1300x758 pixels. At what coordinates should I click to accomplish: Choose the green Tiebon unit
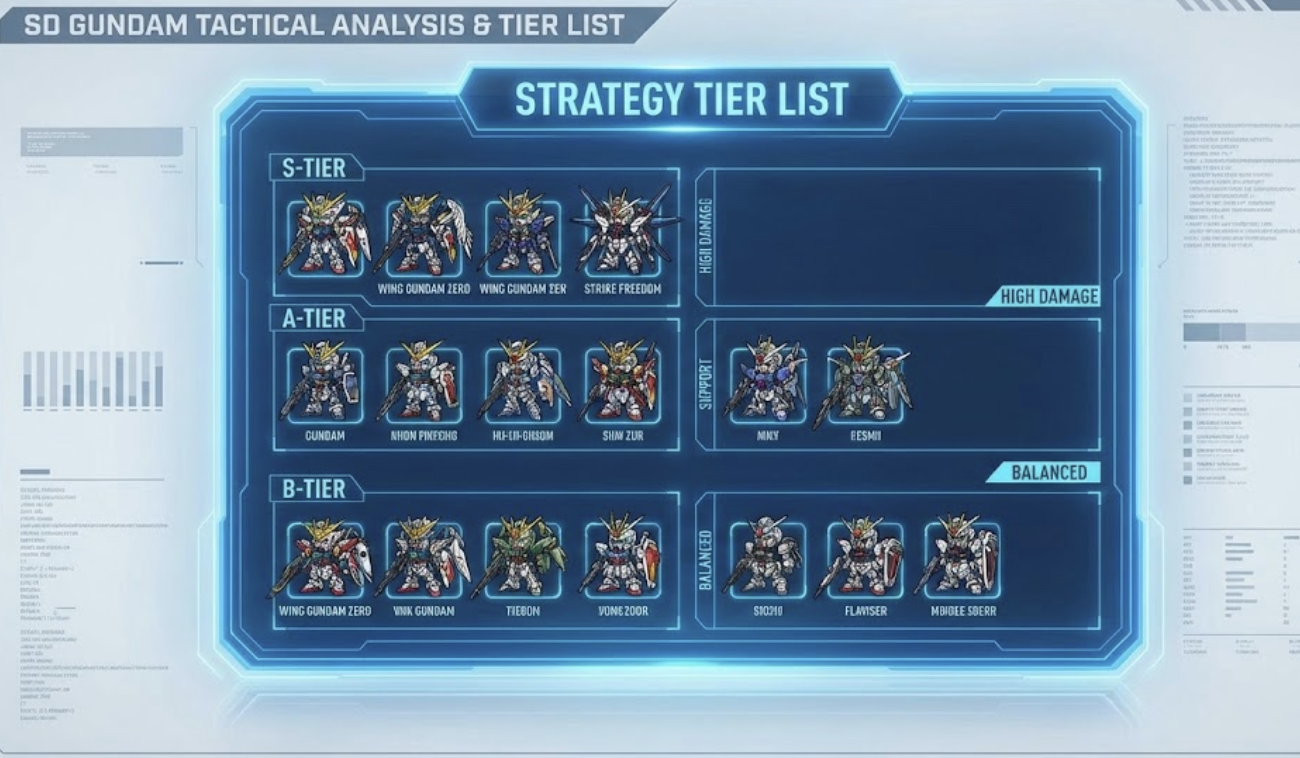[523, 559]
